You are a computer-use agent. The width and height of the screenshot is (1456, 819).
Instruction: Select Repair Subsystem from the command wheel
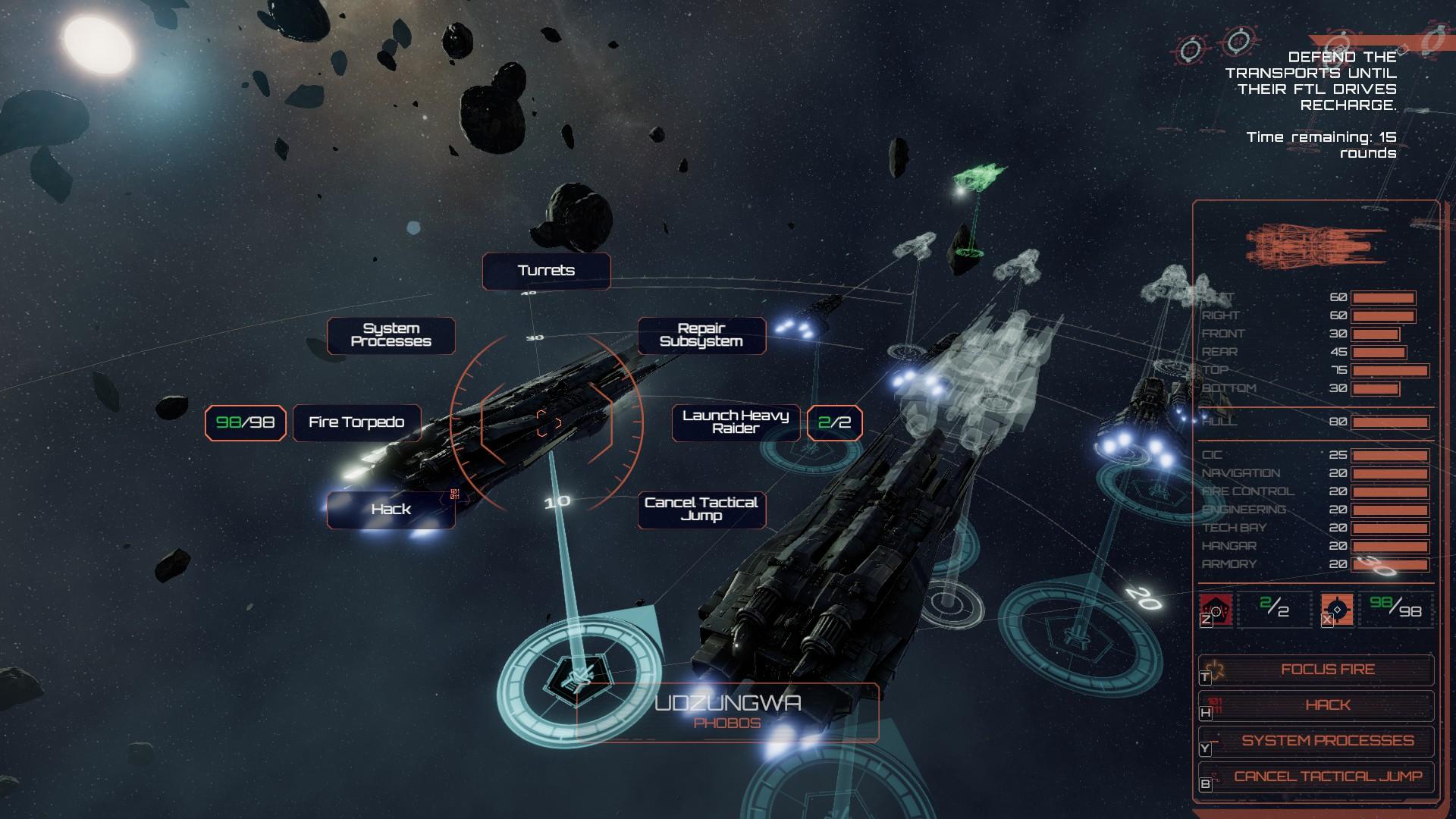tap(702, 335)
